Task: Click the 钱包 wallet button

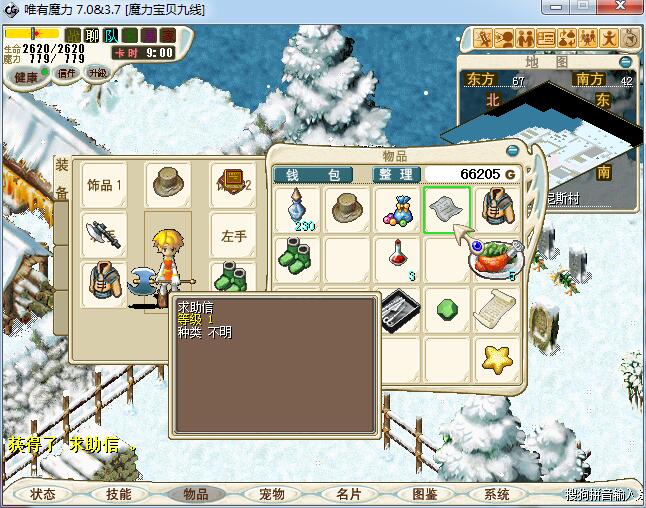Action: pos(313,174)
